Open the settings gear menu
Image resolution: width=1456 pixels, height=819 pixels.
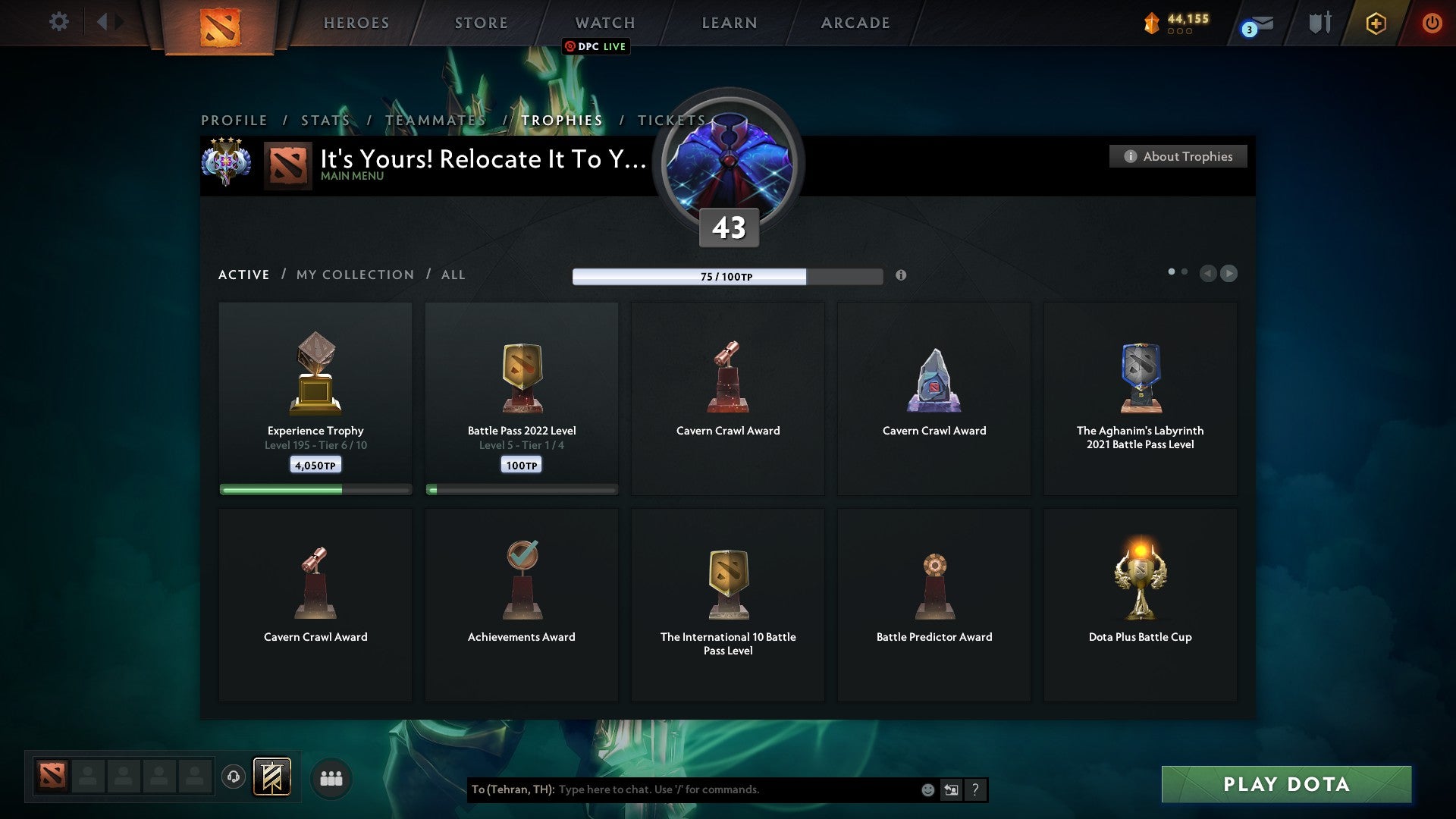pyautogui.click(x=58, y=22)
